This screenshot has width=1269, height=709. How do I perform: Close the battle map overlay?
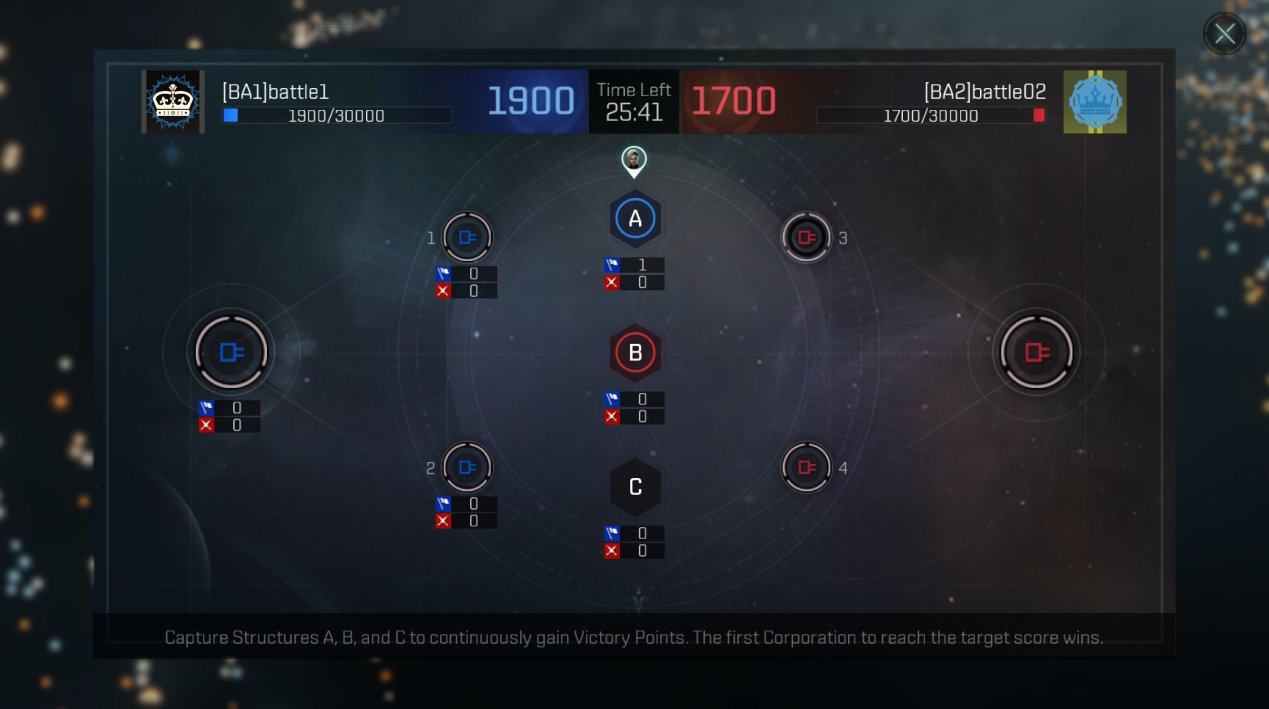1224,35
